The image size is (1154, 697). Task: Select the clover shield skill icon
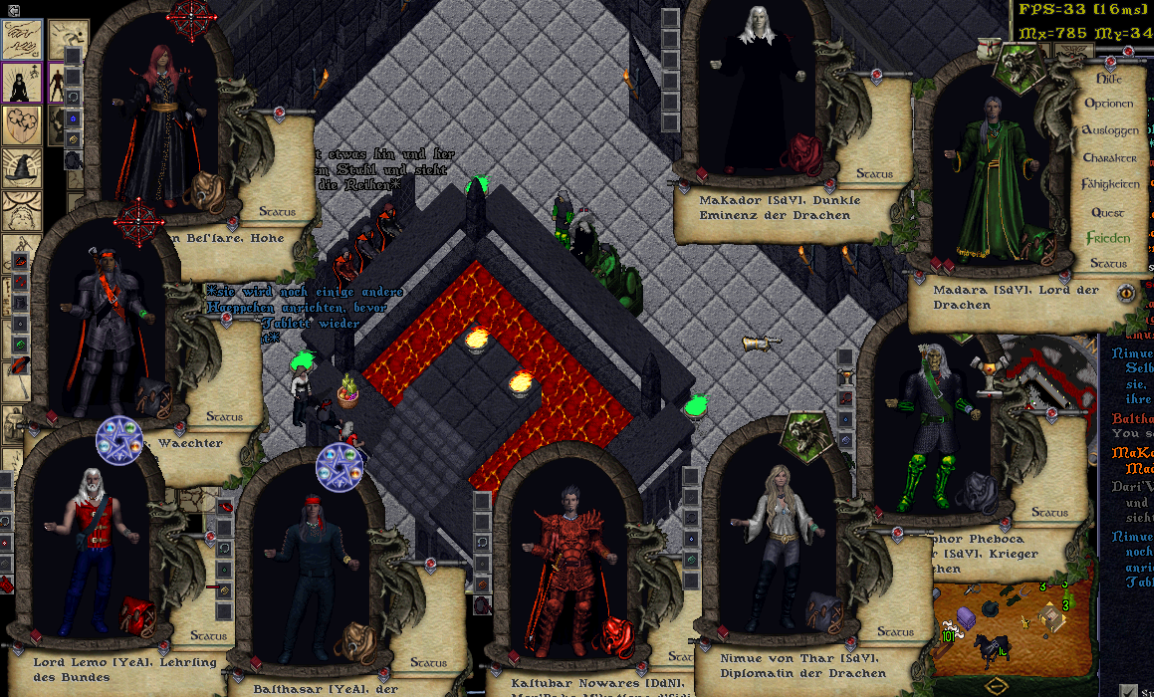point(20,126)
